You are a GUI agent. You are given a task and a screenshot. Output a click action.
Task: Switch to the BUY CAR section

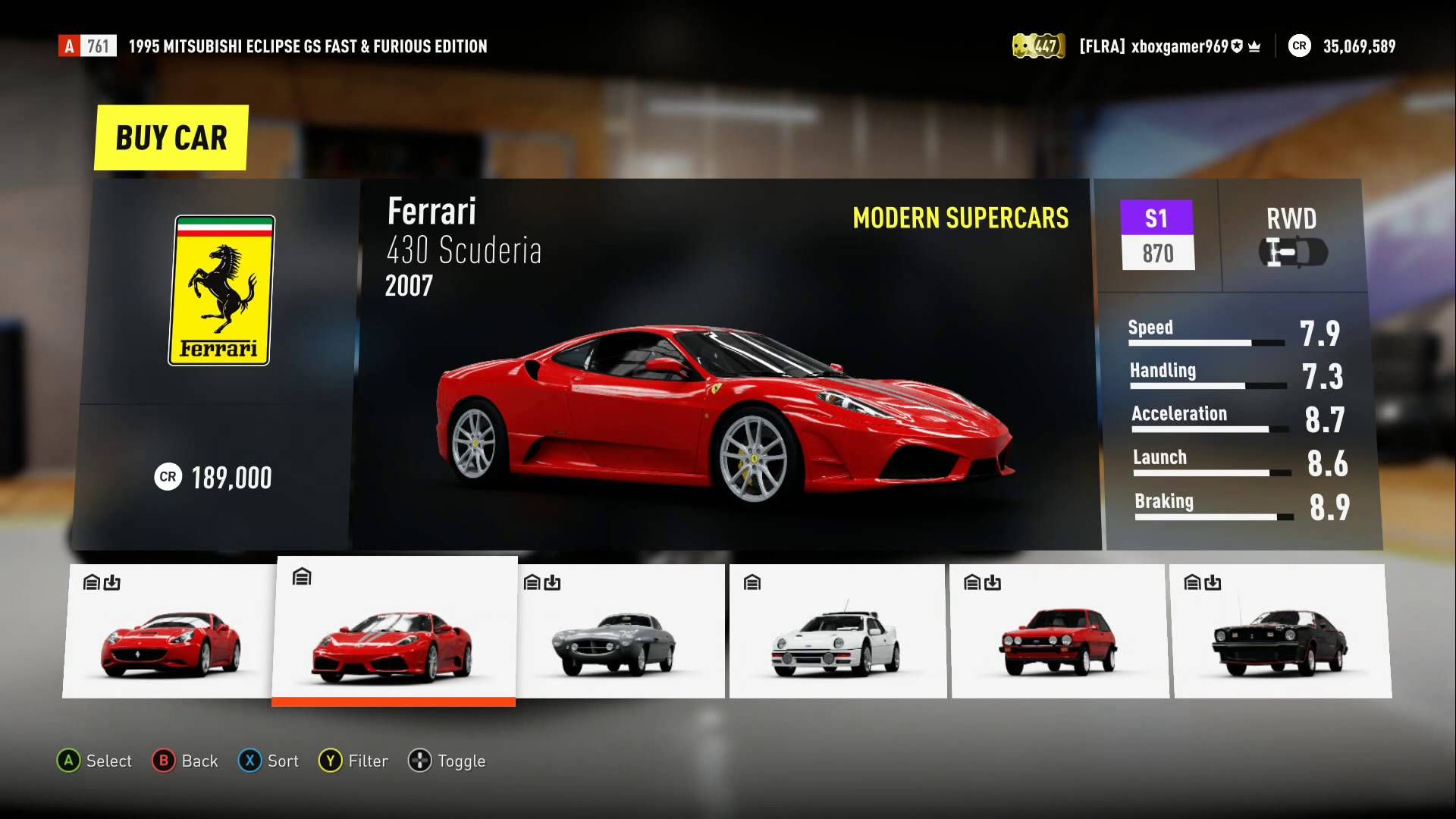pos(170,137)
